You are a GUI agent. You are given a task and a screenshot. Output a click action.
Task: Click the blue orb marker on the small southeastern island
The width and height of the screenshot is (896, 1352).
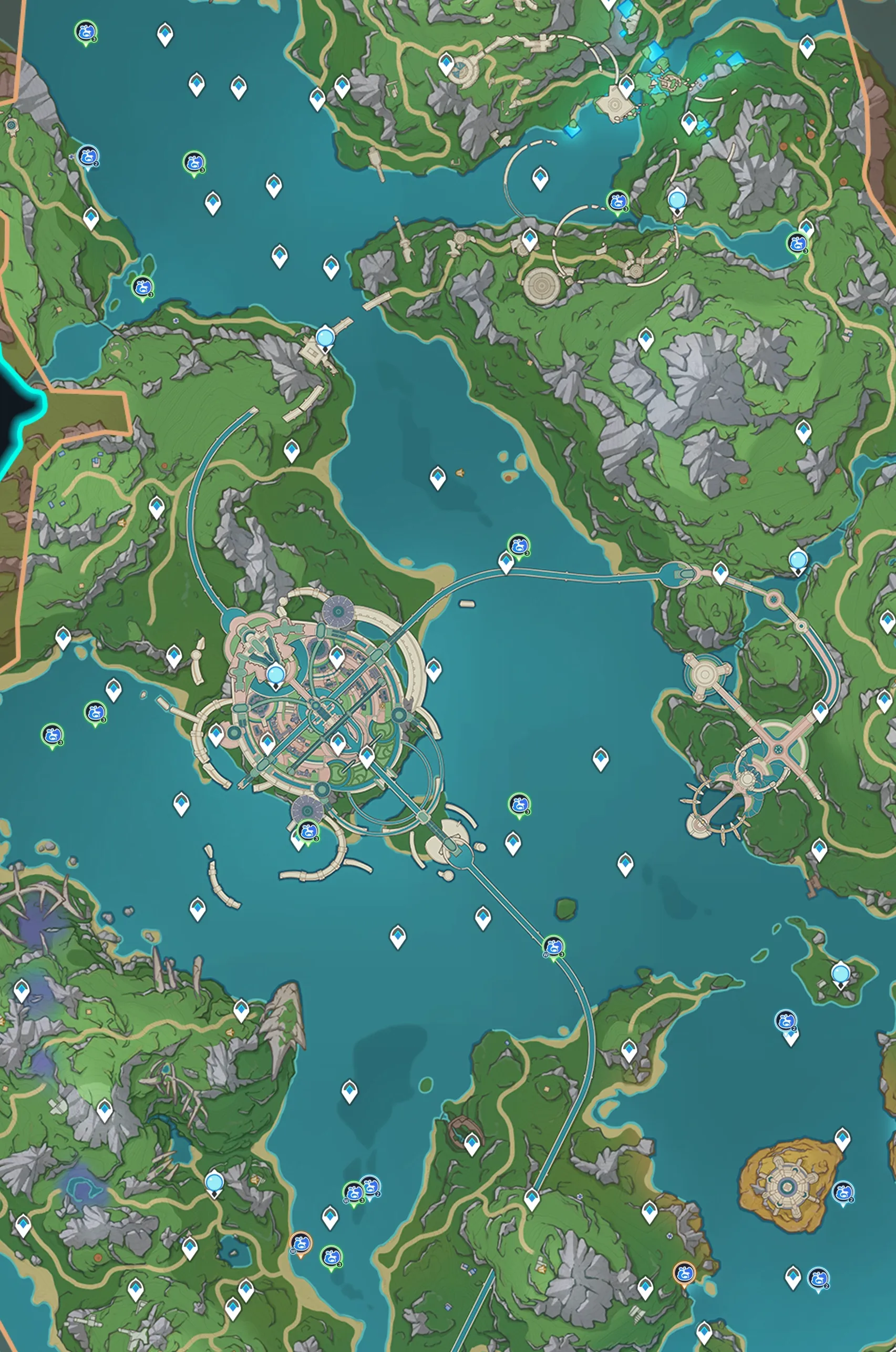[x=840, y=972]
